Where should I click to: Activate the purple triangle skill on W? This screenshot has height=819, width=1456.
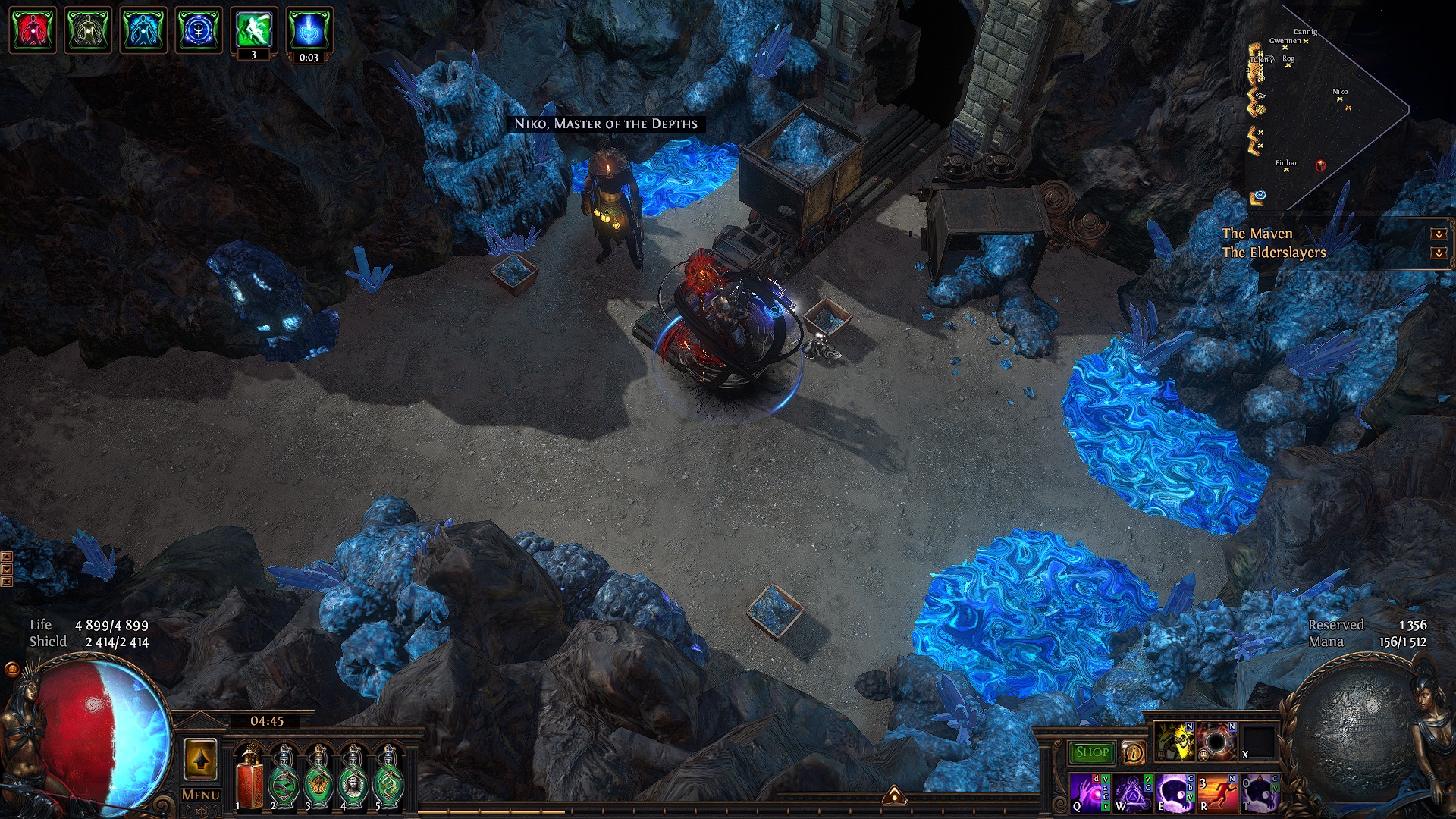[x=1131, y=792]
